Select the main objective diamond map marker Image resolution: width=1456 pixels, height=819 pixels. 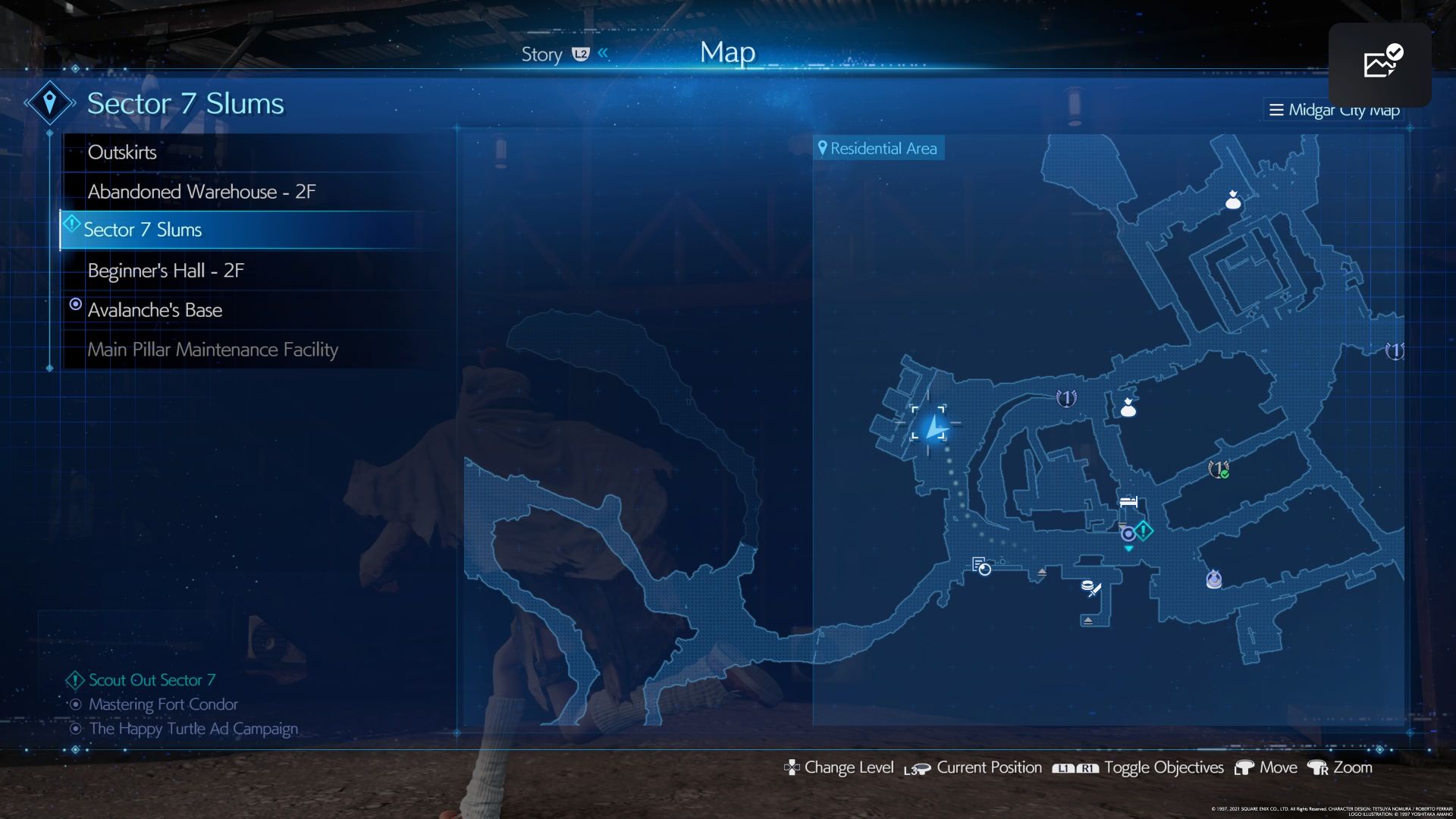tap(1144, 531)
